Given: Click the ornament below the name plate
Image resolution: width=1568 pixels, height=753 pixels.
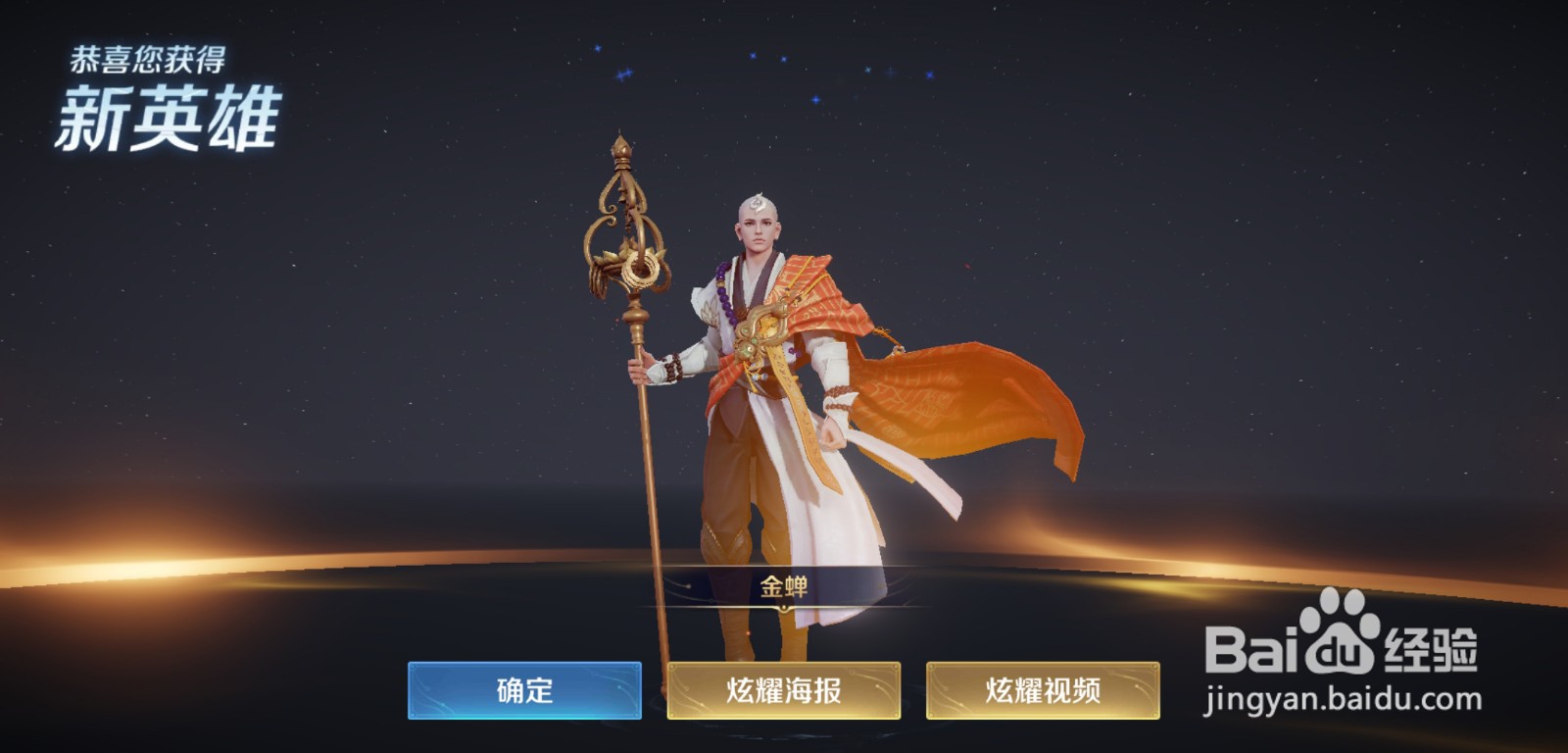Looking at the screenshot, I should coord(784,608).
